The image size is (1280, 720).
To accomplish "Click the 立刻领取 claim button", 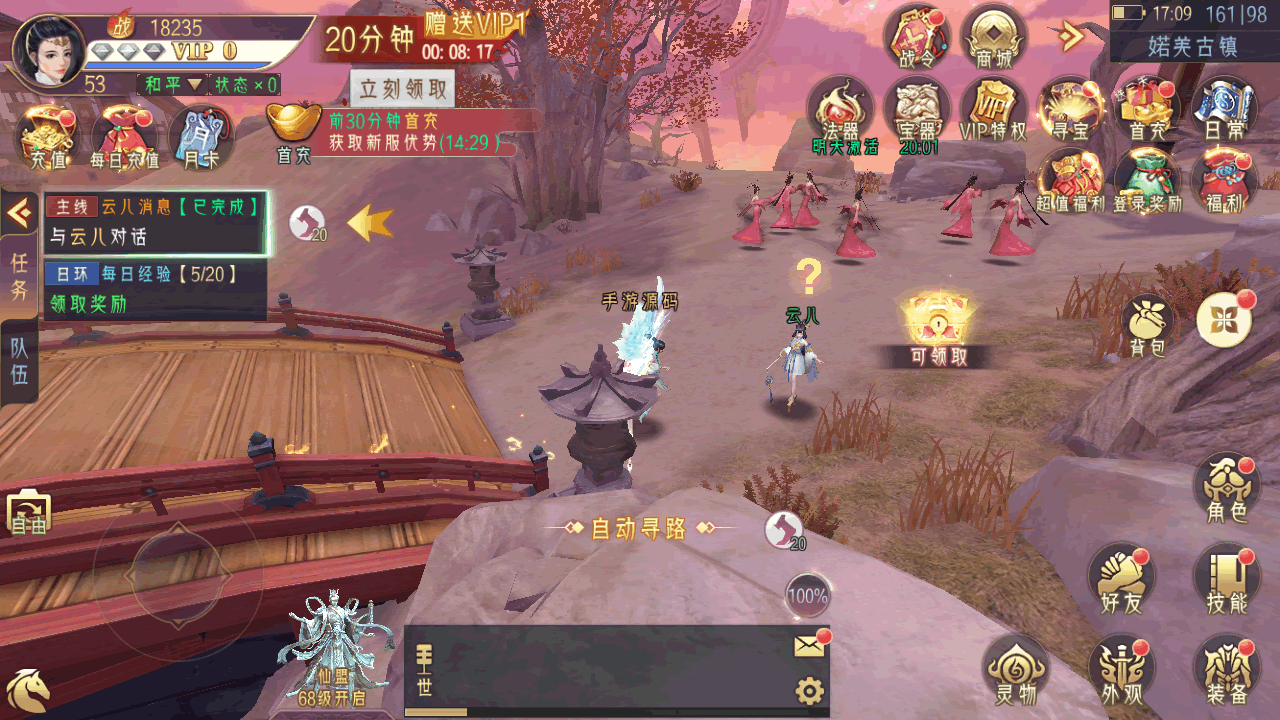I will coord(402,89).
